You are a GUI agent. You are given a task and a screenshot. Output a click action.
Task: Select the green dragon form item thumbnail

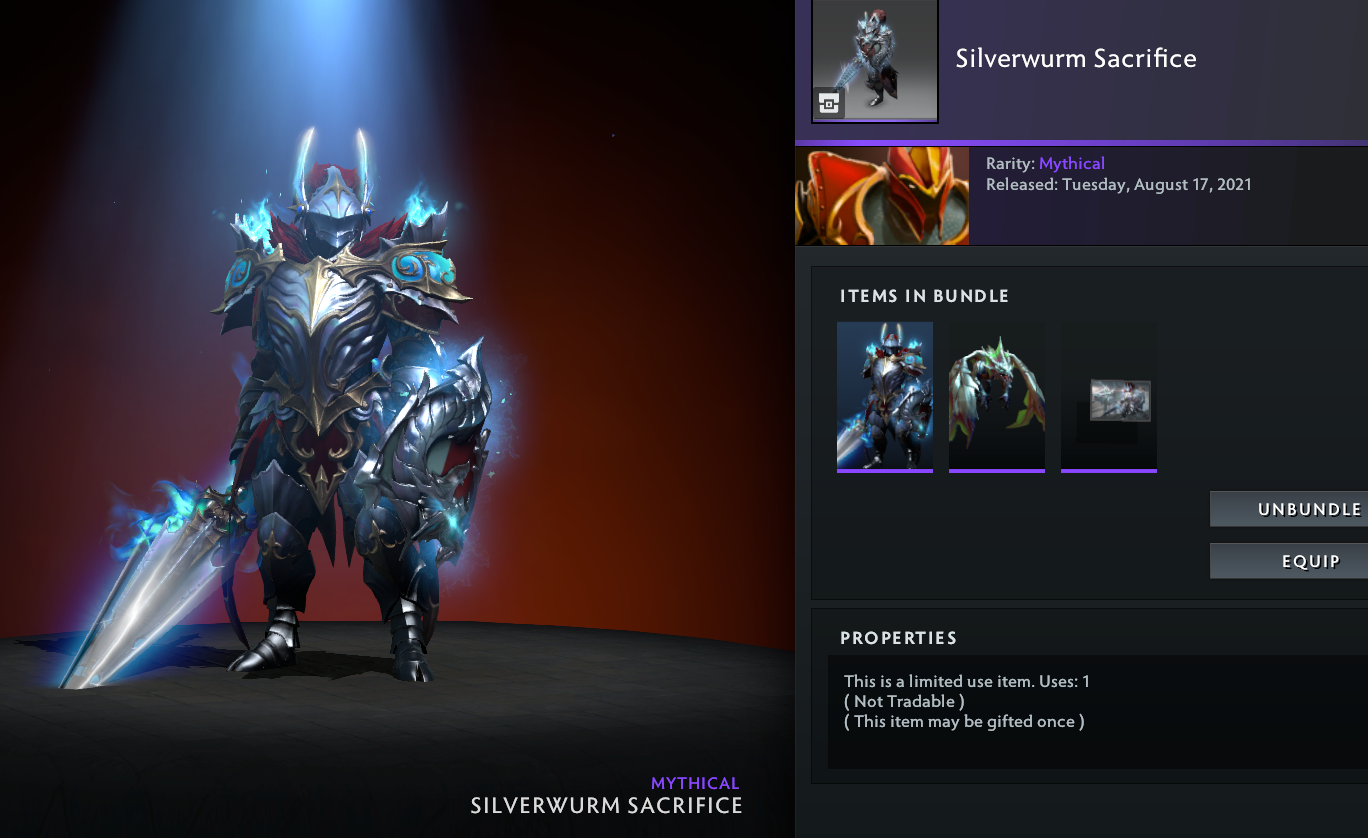[x=997, y=396]
